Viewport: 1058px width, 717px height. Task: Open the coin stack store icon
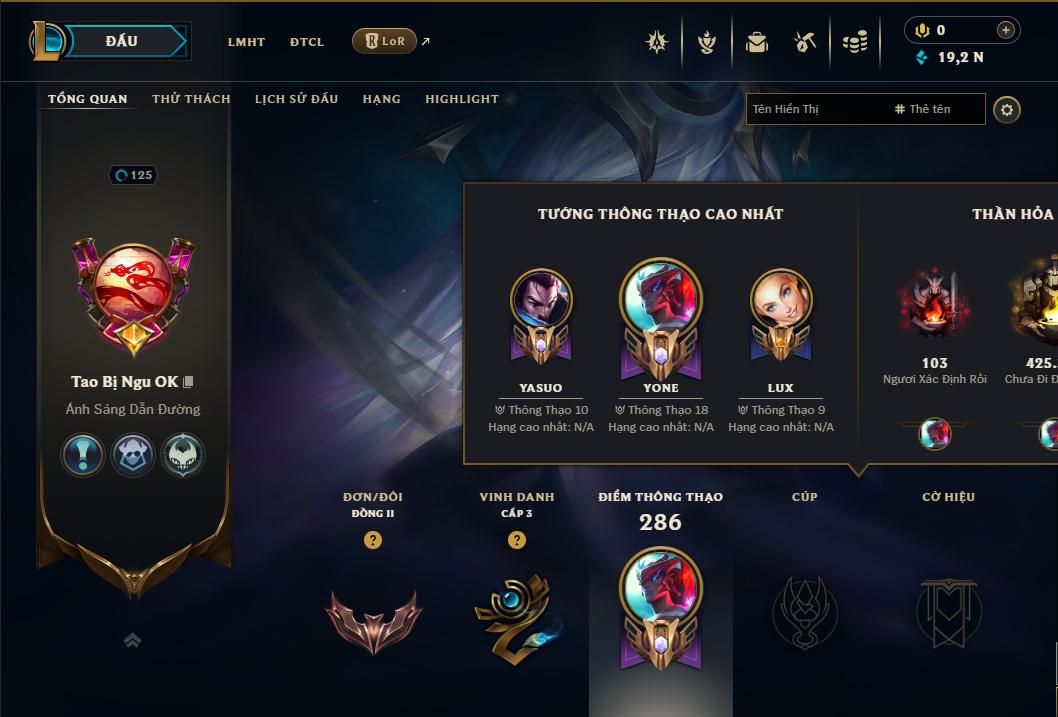pyautogui.click(x=854, y=42)
